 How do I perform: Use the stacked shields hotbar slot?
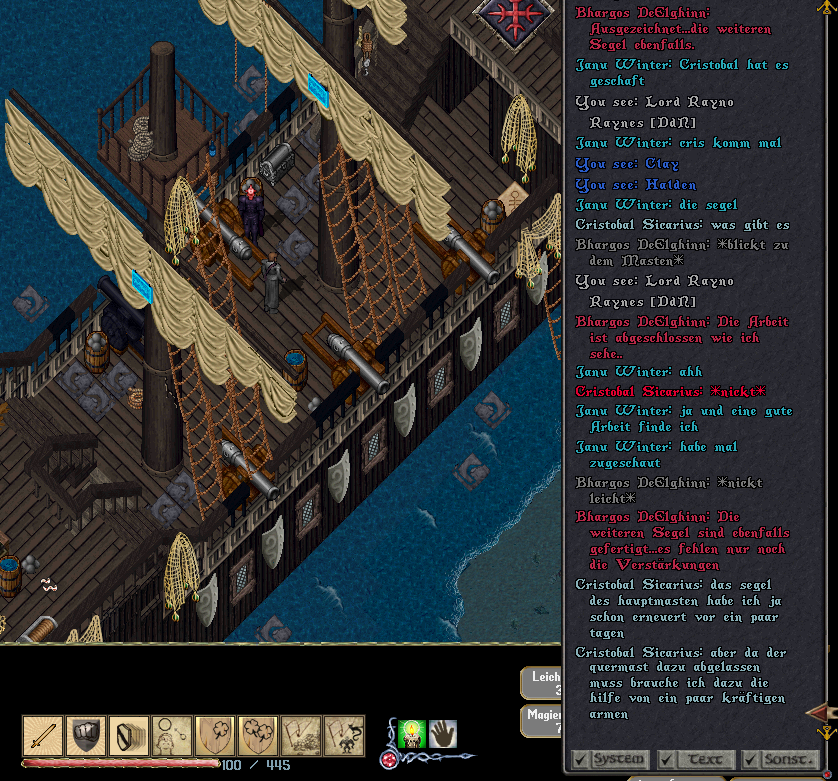(x=129, y=736)
